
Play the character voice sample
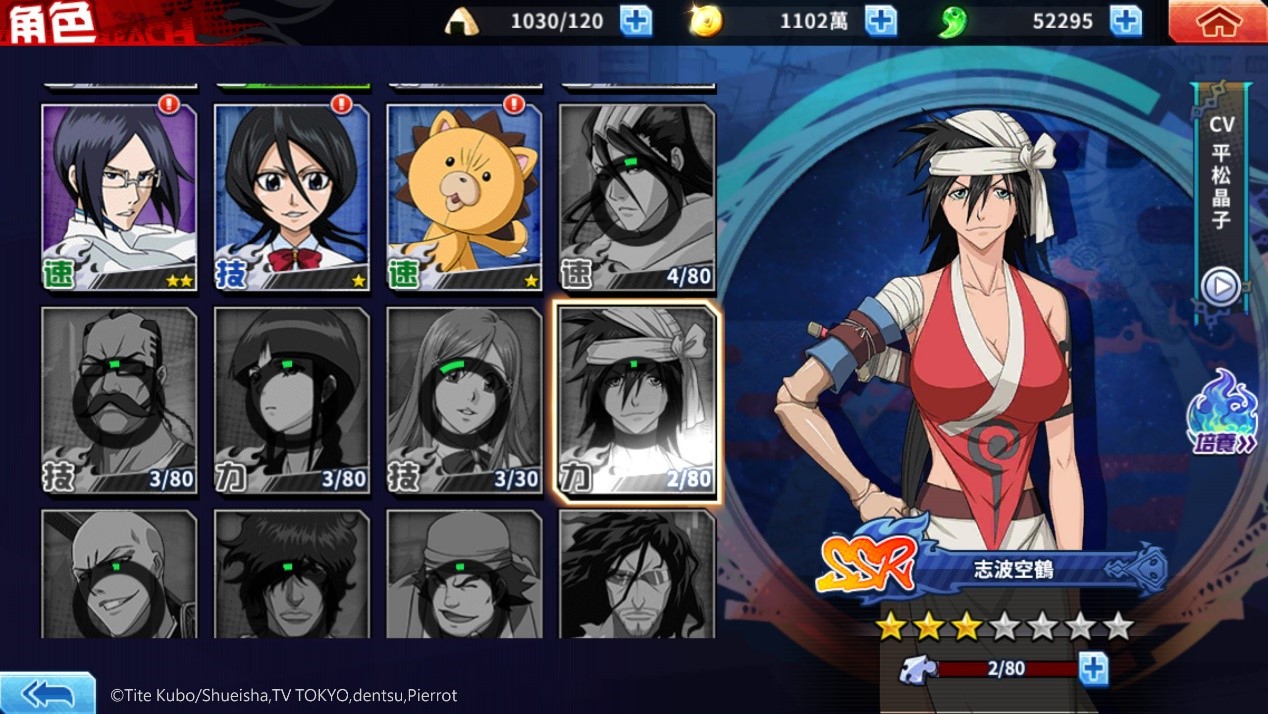1220,287
